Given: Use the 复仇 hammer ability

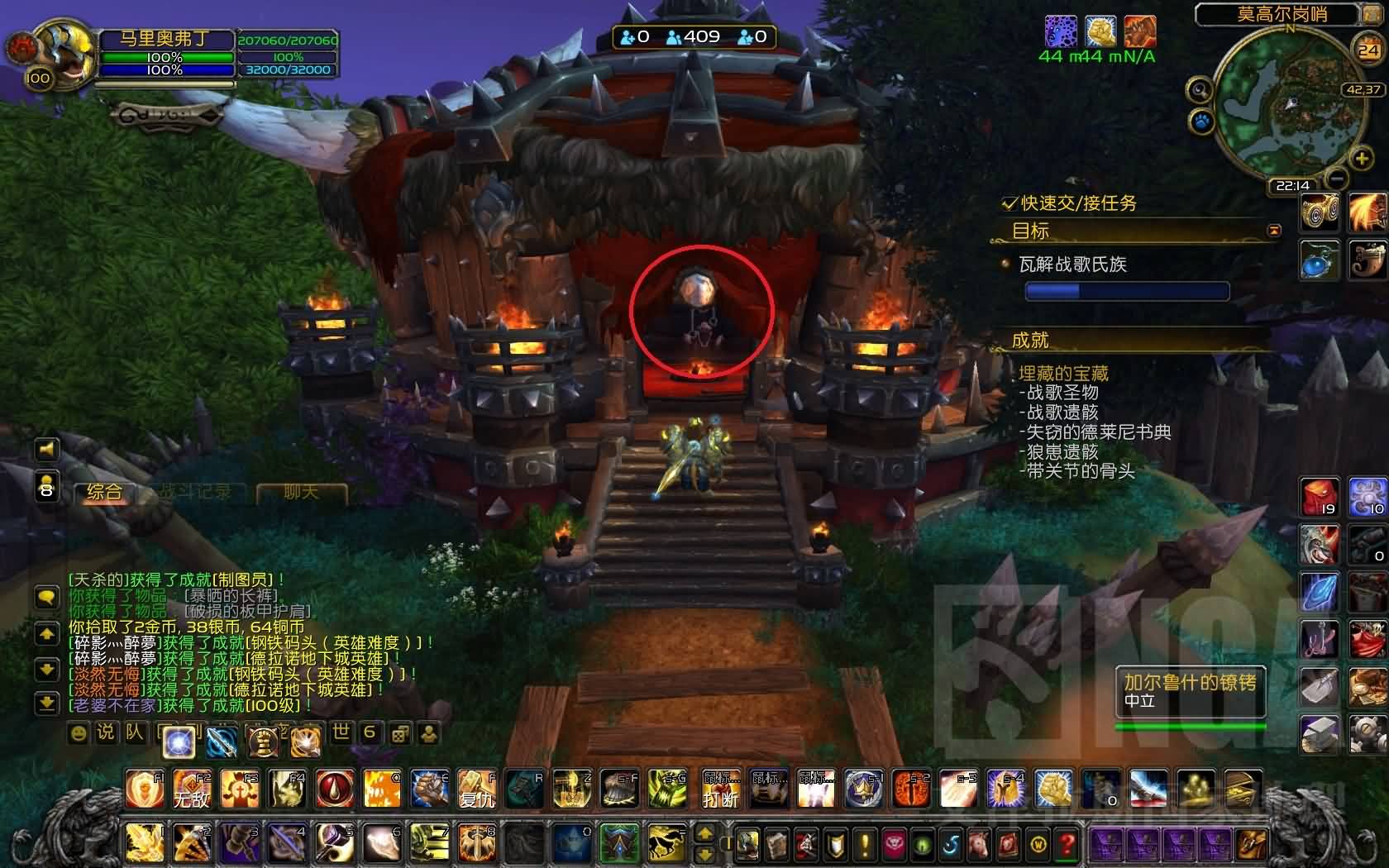Looking at the screenshot, I should tap(477, 789).
